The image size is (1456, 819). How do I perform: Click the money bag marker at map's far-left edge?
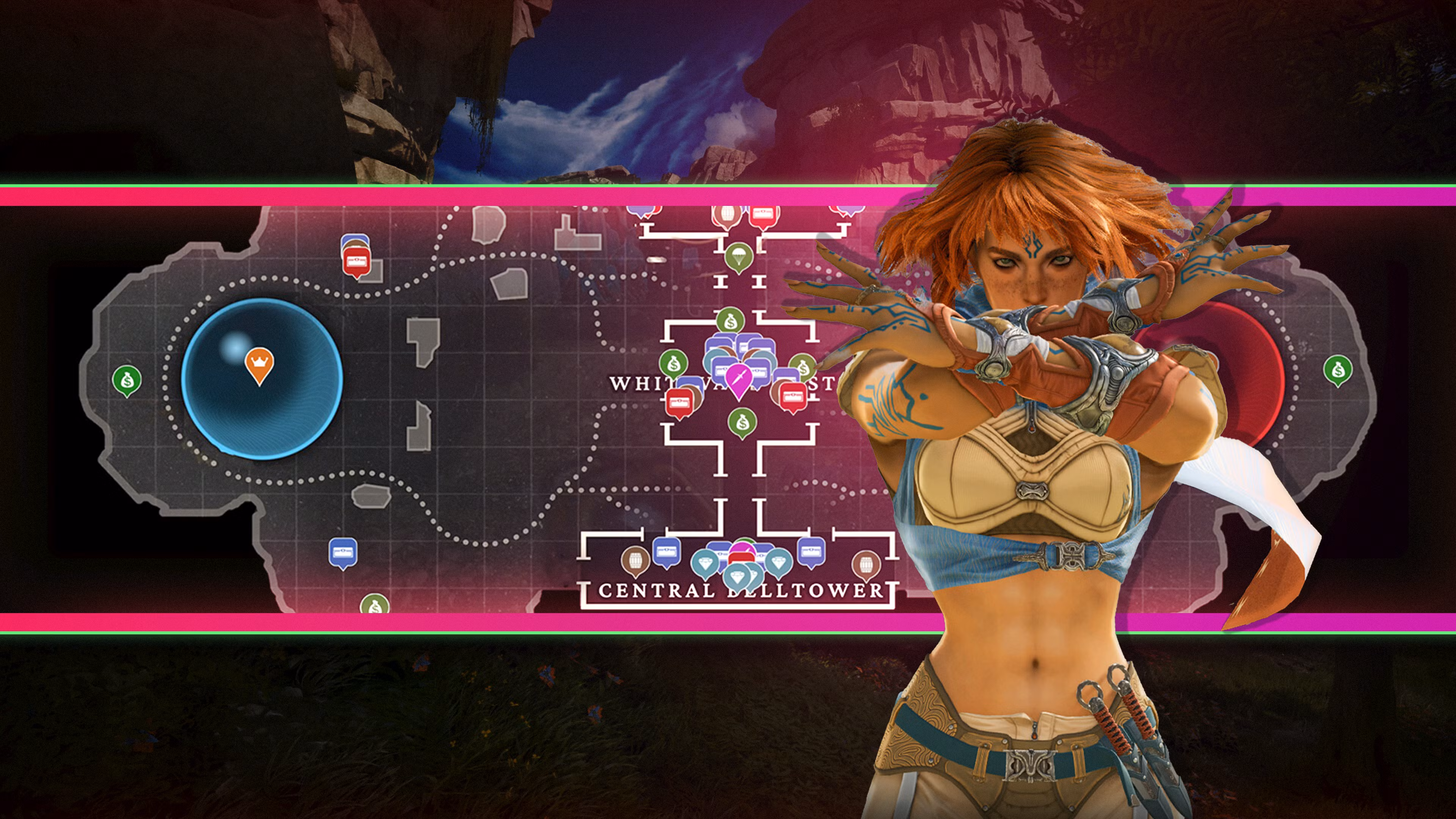(x=127, y=380)
